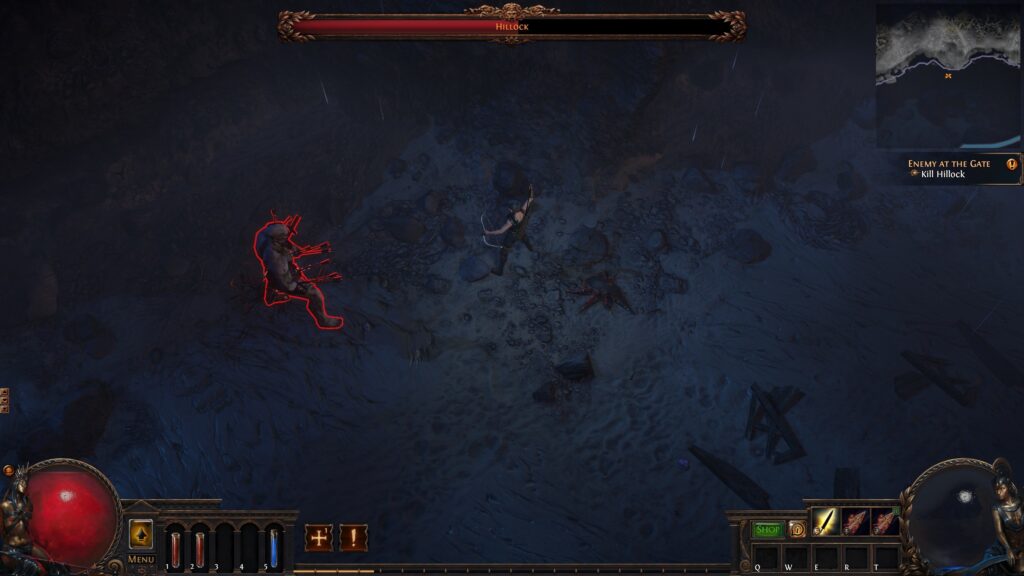Image resolution: width=1024 pixels, height=576 pixels.
Task: Click the plus sign notification icon
Action: pyautogui.click(x=319, y=538)
